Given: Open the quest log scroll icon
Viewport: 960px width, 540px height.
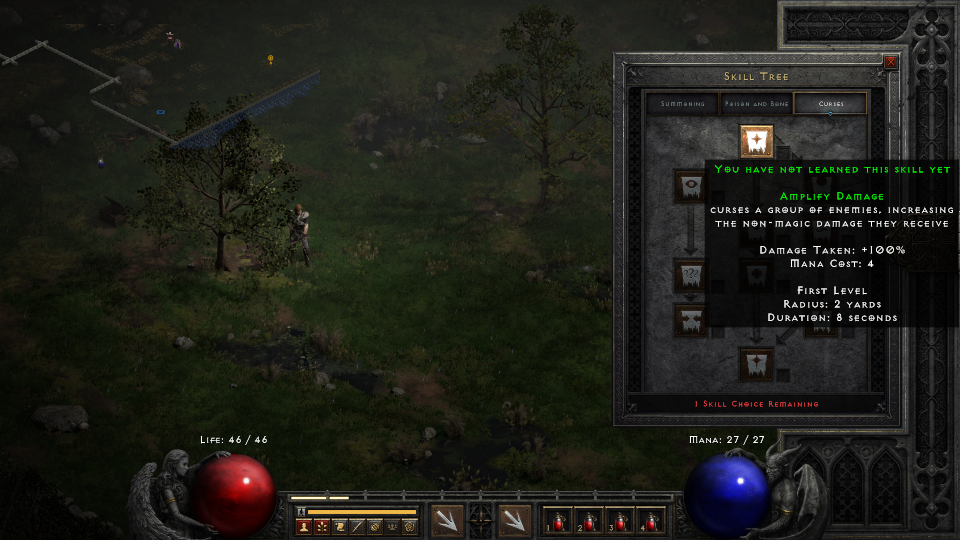Looking at the screenshot, I should tap(340, 526).
